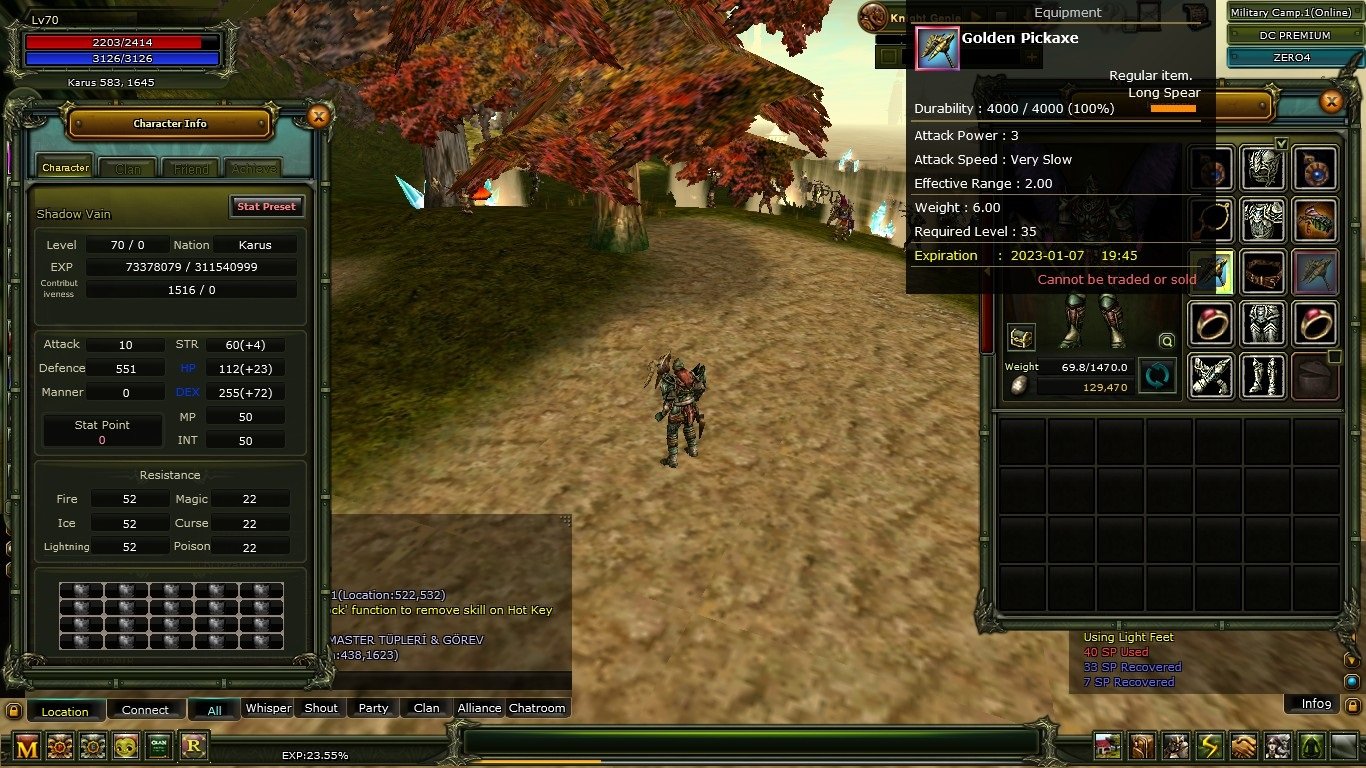The width and height of the screenshot is (1366, 768).
Task: Click the magnifier search icon in Equipment panel
Action: 1166,340
